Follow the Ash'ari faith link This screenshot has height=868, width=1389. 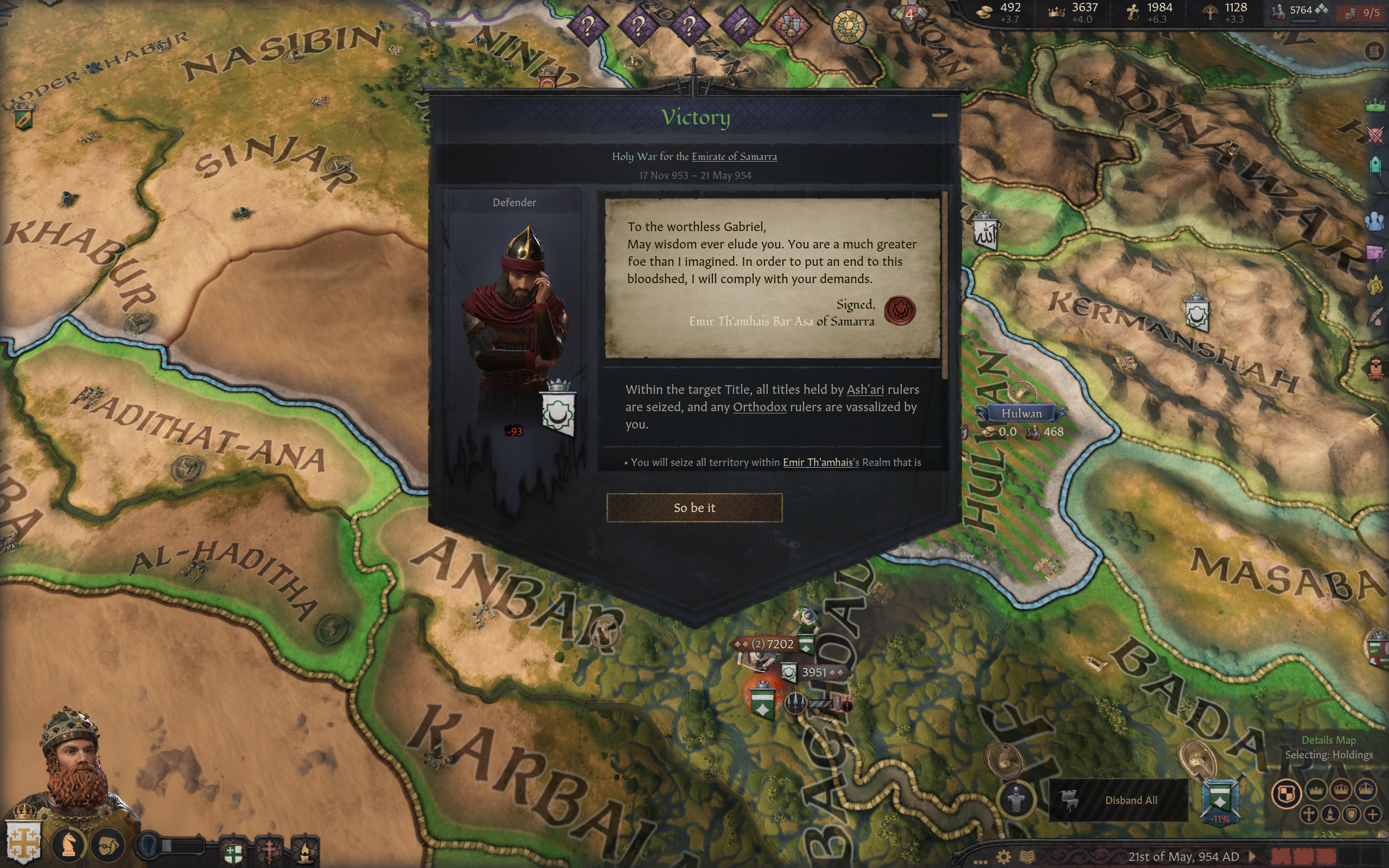click(x=864, y=390)
